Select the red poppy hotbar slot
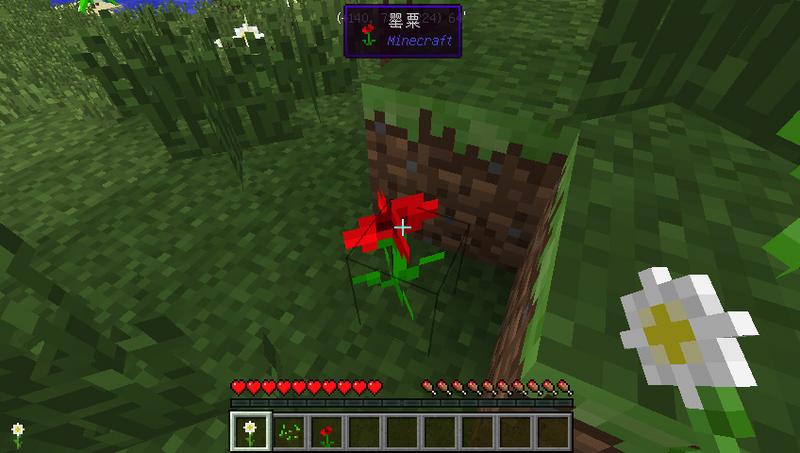This screenshot has height=453, width=800. [327, 431]
